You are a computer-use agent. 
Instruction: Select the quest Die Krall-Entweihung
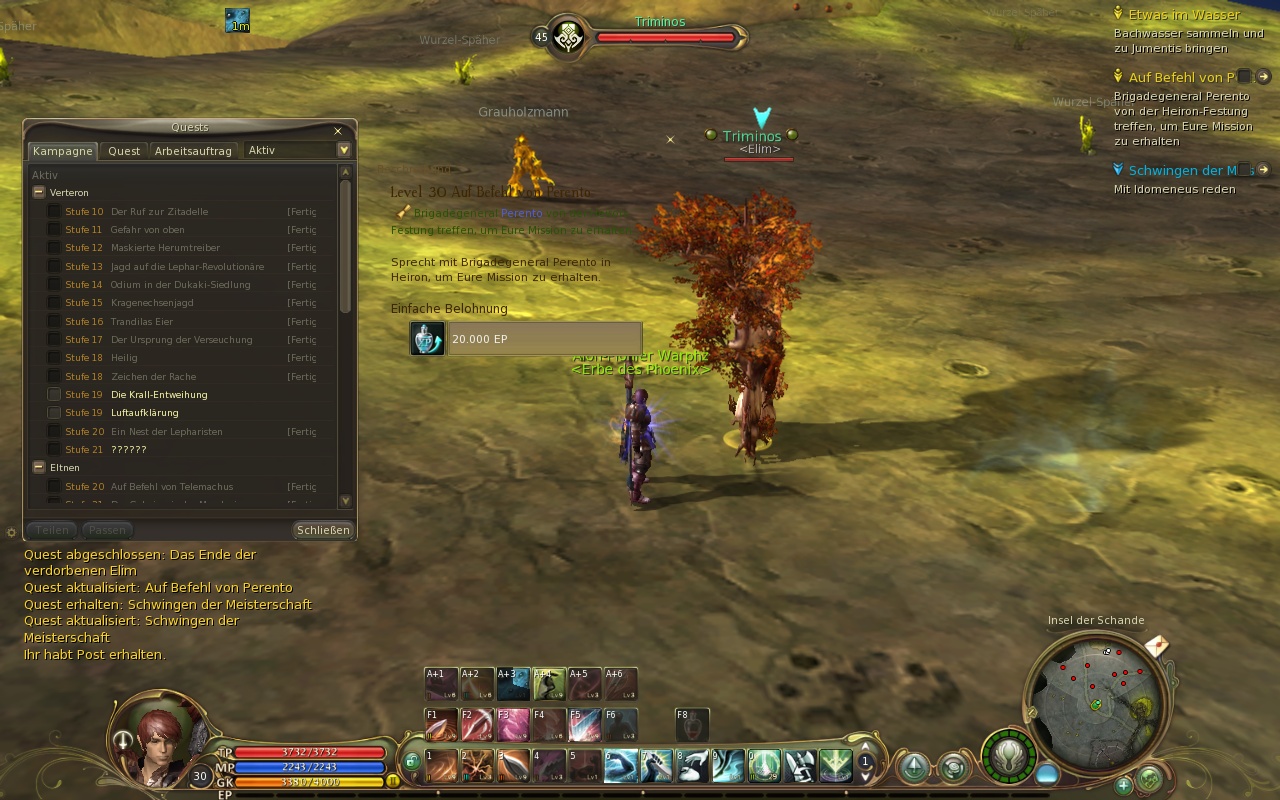(159, 395)
